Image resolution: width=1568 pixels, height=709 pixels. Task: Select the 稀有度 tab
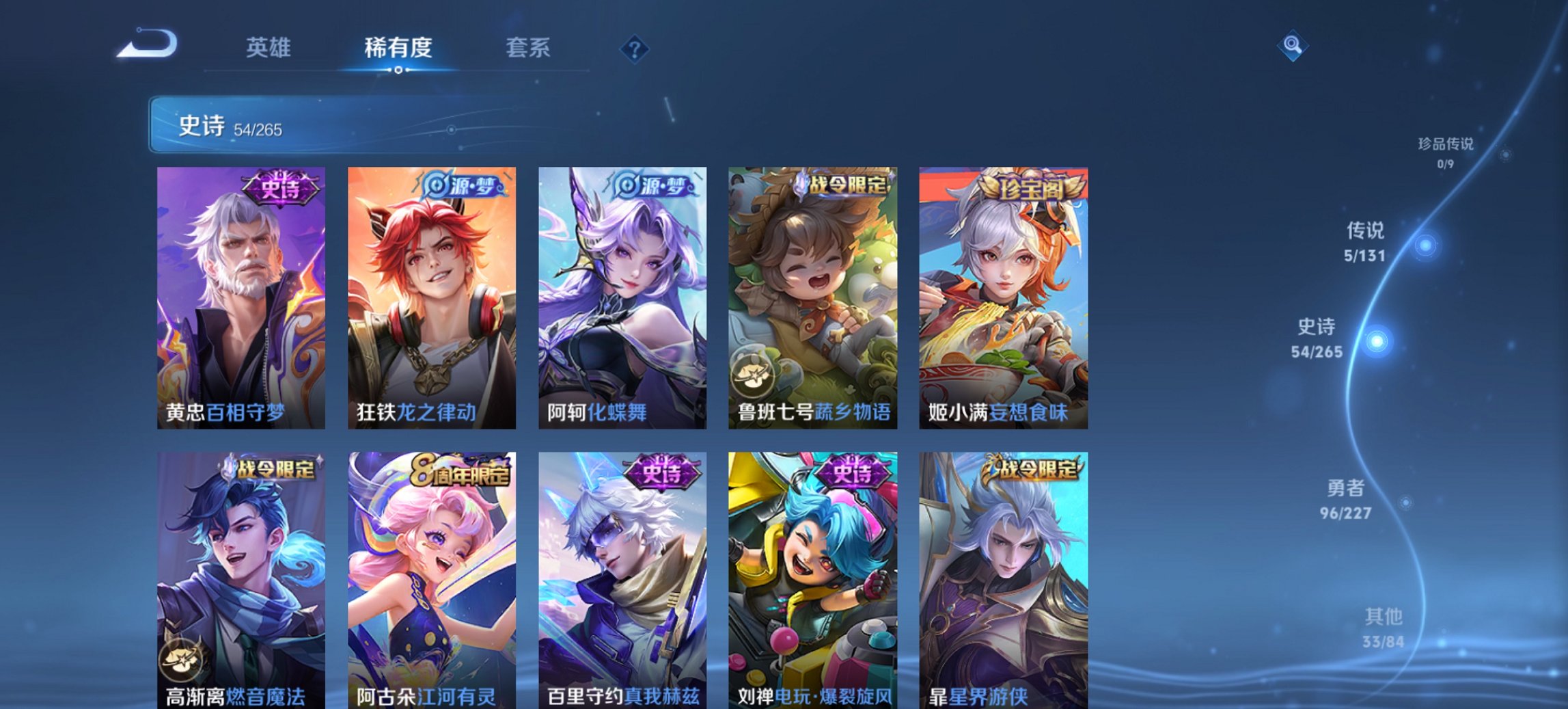[398, 48]
